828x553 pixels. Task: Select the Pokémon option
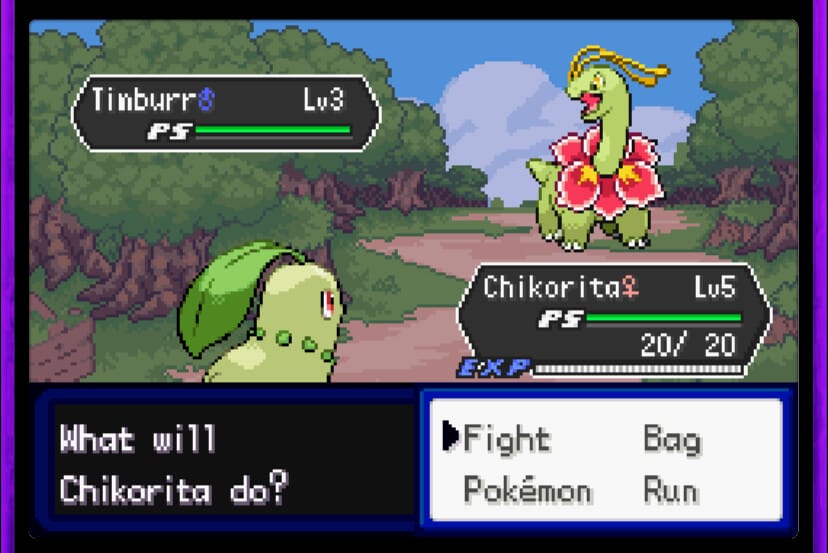527,491
